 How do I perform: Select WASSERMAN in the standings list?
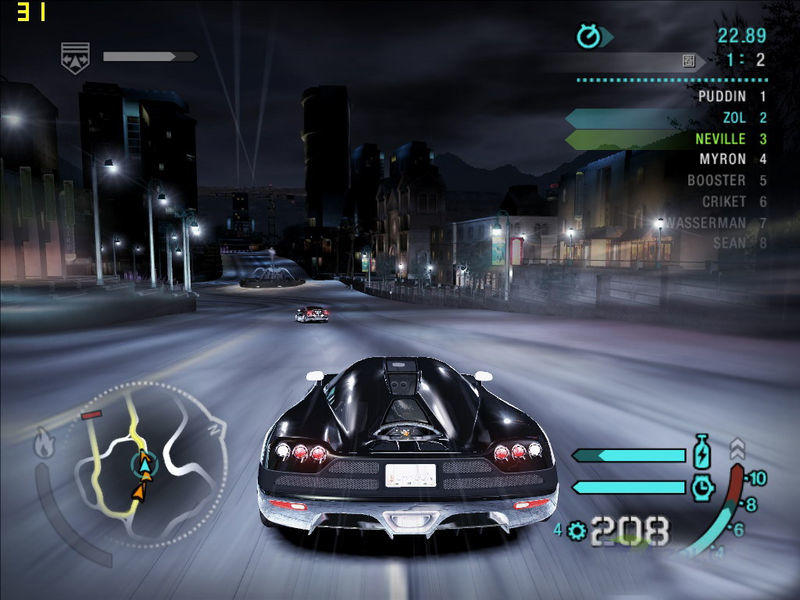(x=706, y=223)
